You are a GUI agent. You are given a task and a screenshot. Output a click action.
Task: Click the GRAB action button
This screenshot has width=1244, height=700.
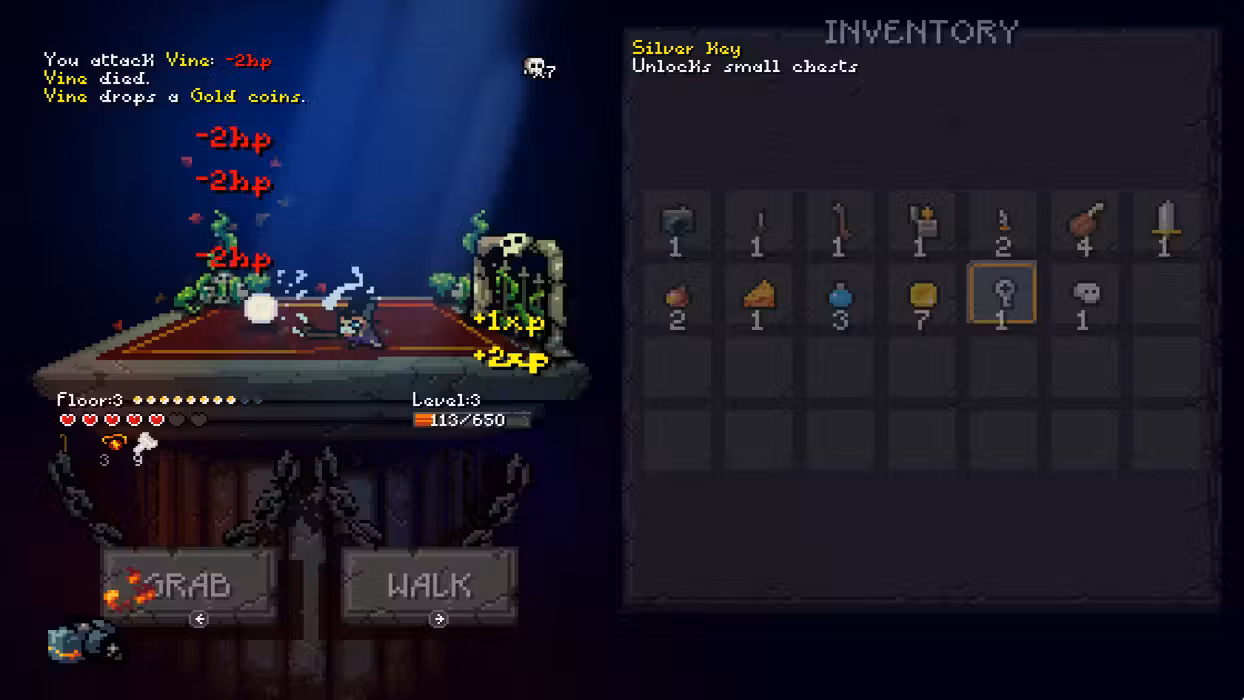[189, 585]
